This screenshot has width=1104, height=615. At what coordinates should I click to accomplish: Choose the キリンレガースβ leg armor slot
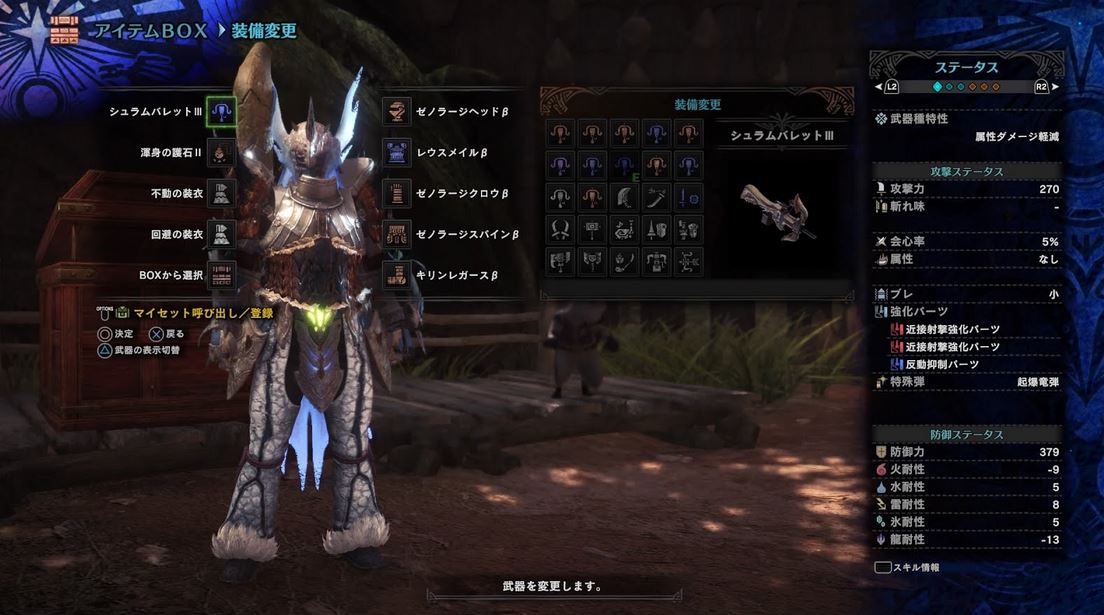click(x=398, y=274)
